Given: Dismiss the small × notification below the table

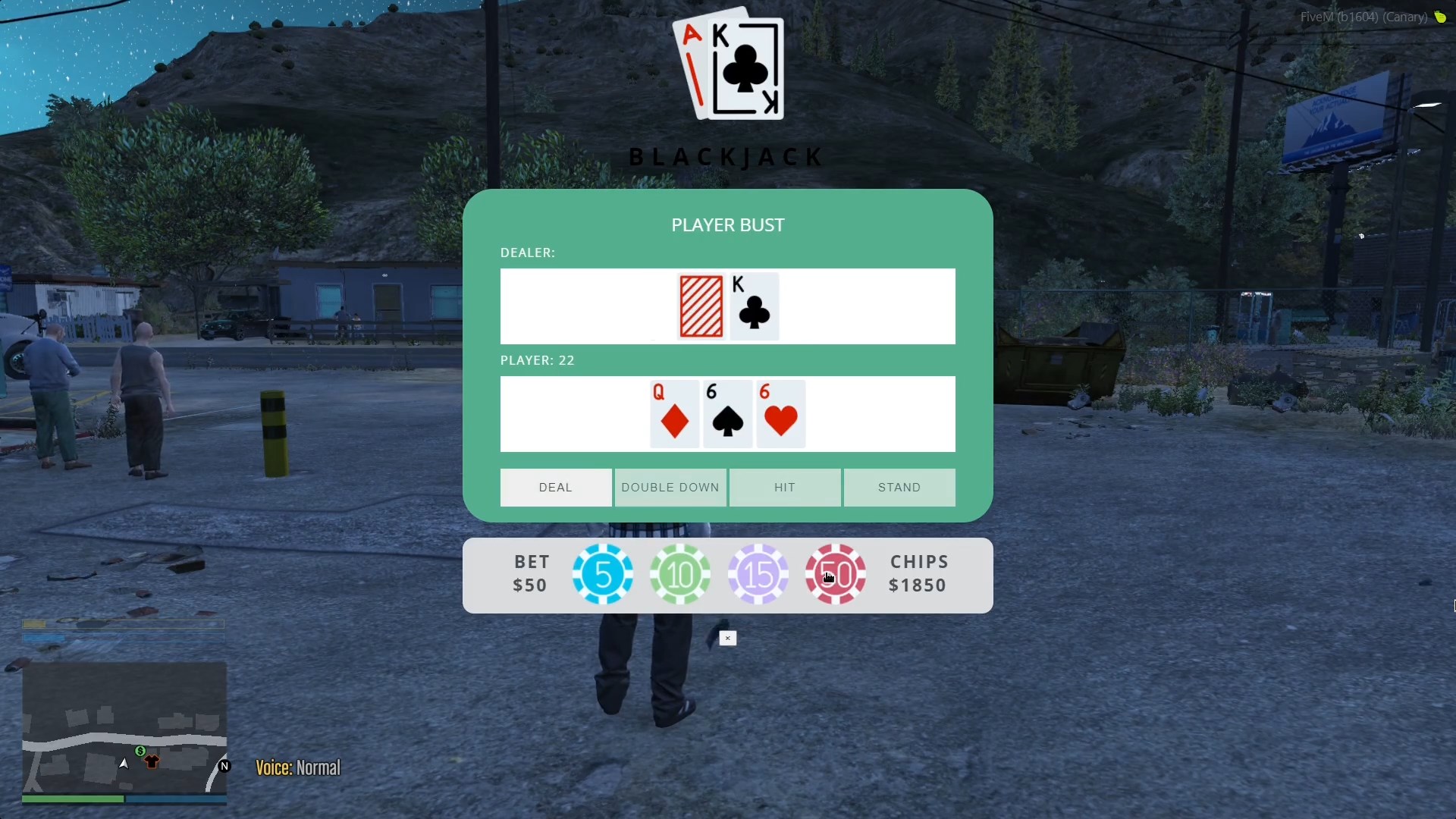Looking at the screenshot, I should click(727, 638).
